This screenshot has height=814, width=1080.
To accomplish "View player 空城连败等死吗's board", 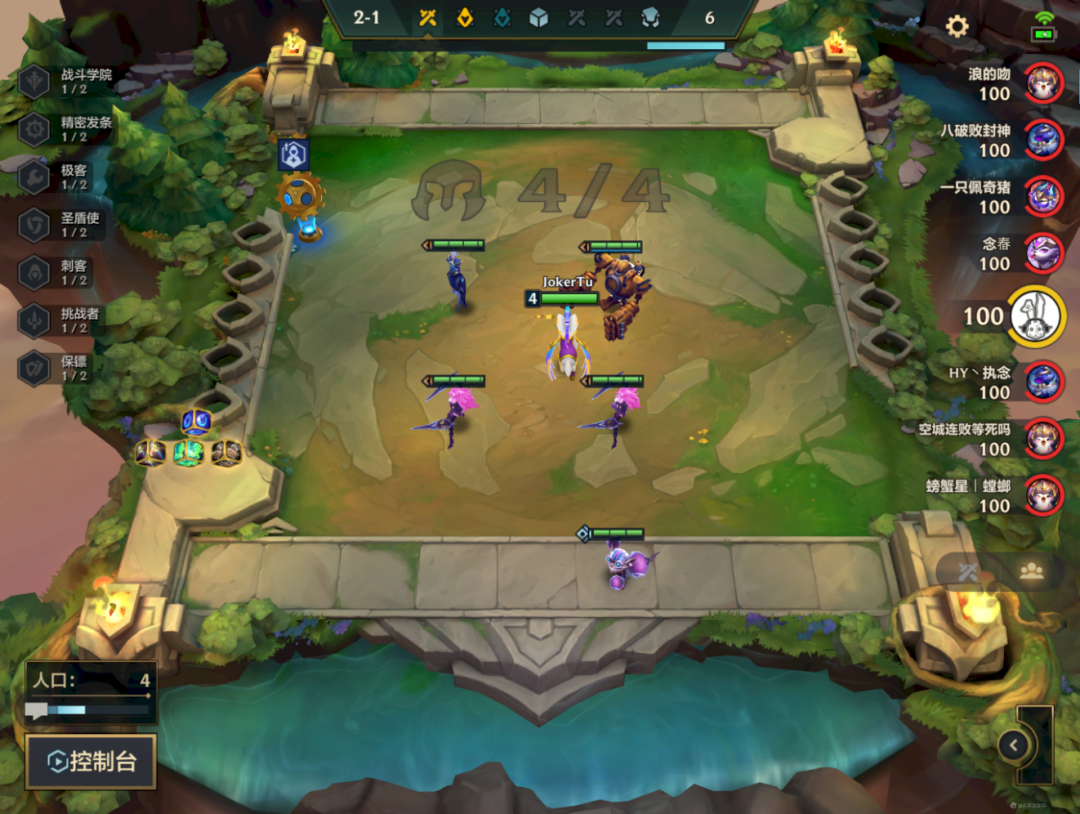I will pyautogui.click(x=1043, y=438).
